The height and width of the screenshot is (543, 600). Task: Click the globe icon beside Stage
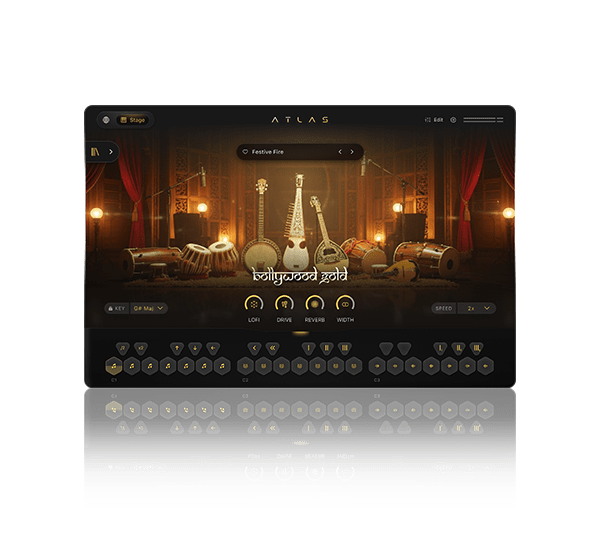pos(106,120)
